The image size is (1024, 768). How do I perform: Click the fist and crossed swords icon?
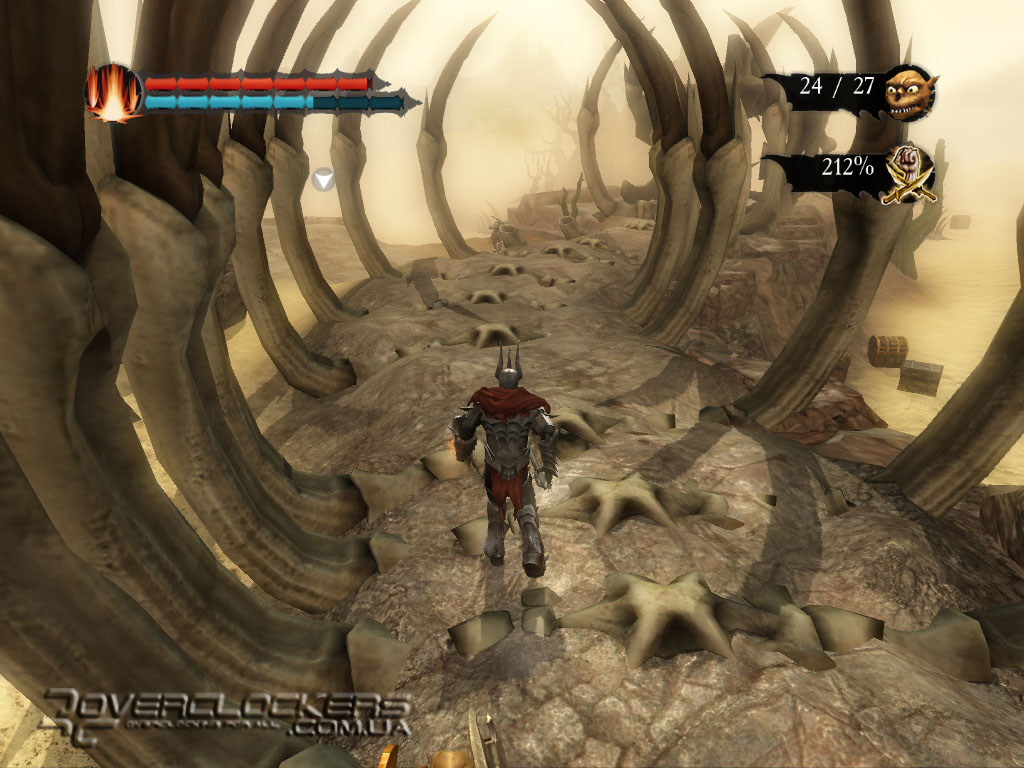click(911, 169)
